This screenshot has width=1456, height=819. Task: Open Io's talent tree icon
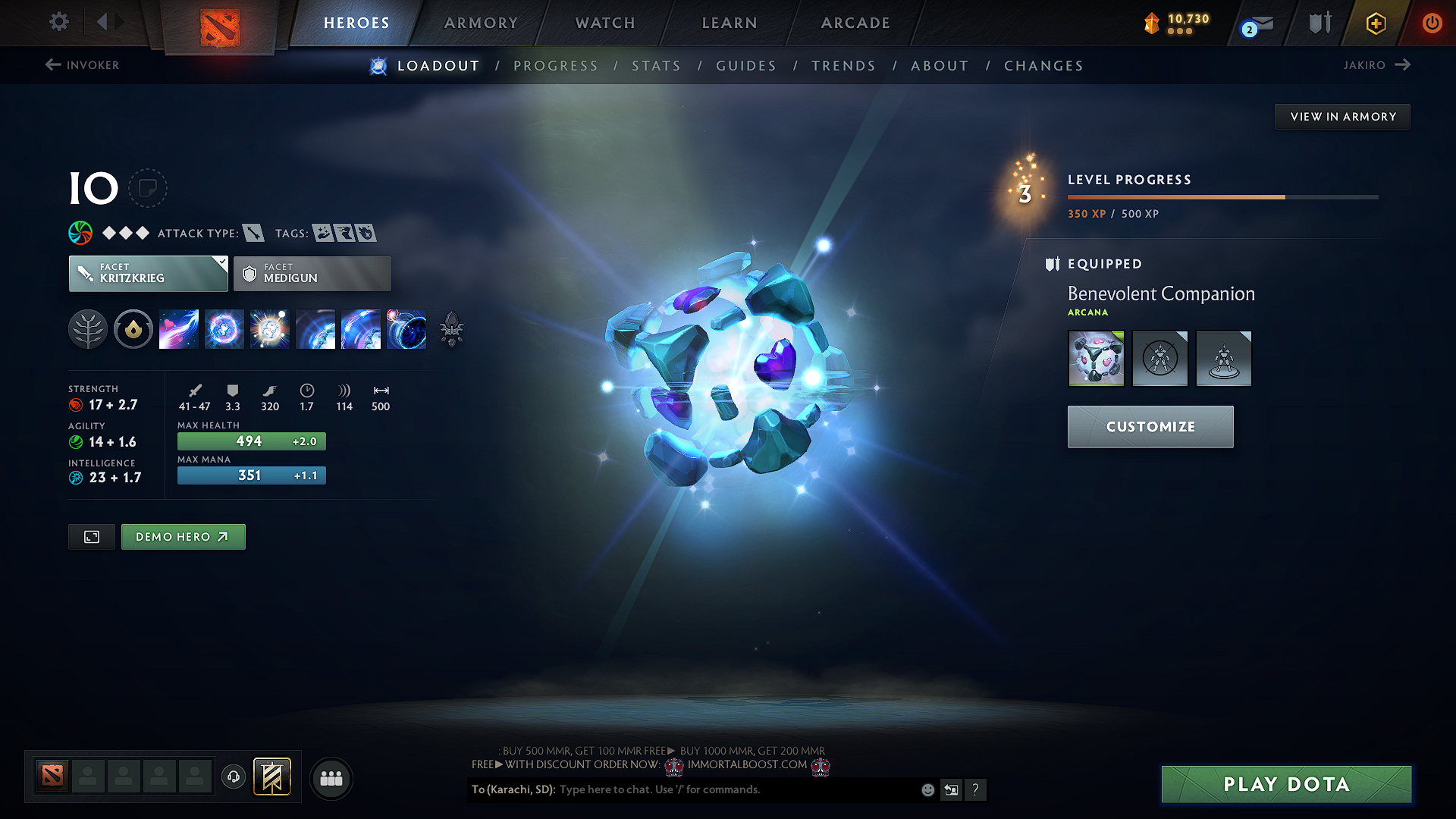click(87, 329)
